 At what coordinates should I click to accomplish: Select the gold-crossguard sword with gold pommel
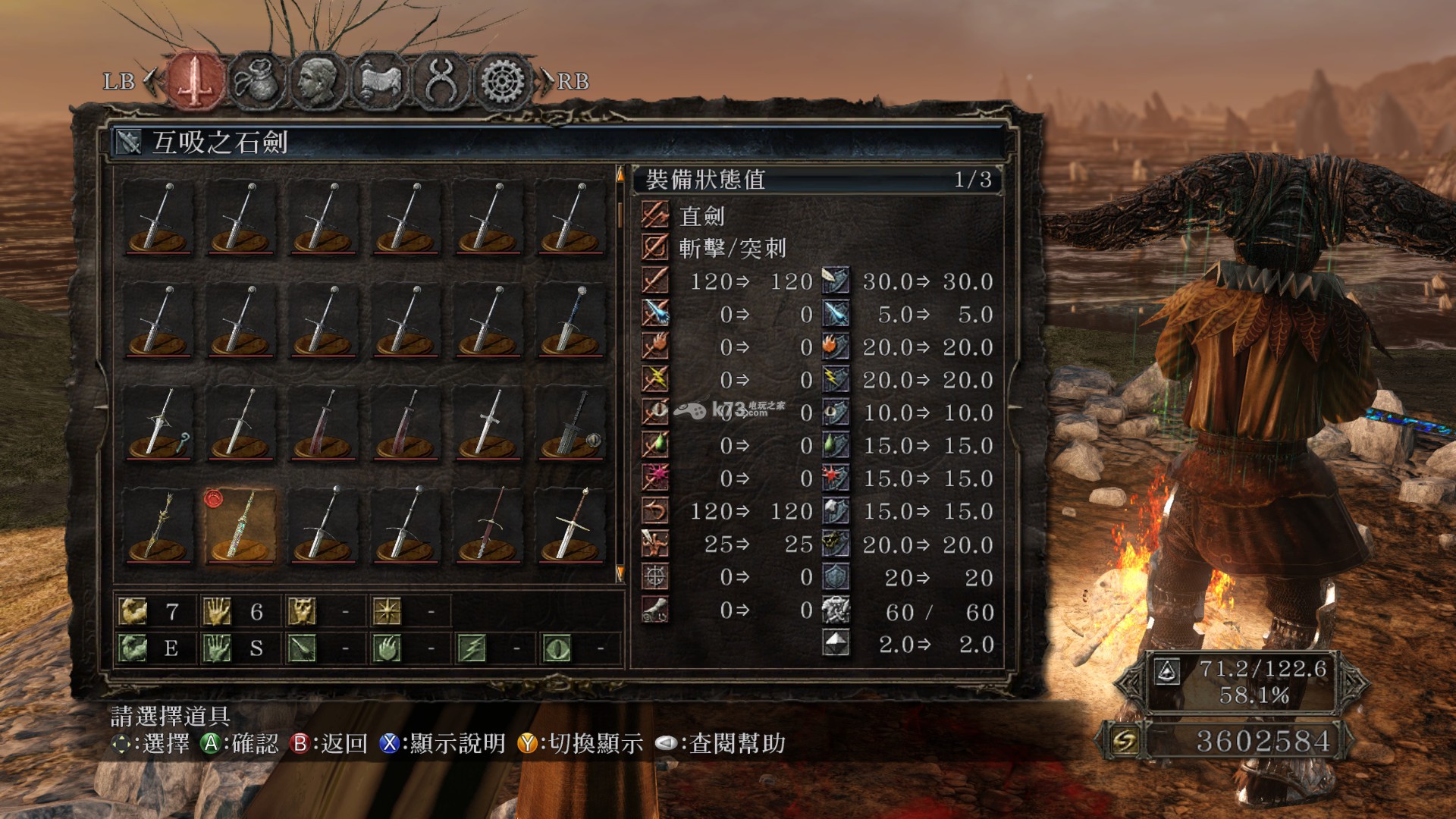(x=571, y=526)
